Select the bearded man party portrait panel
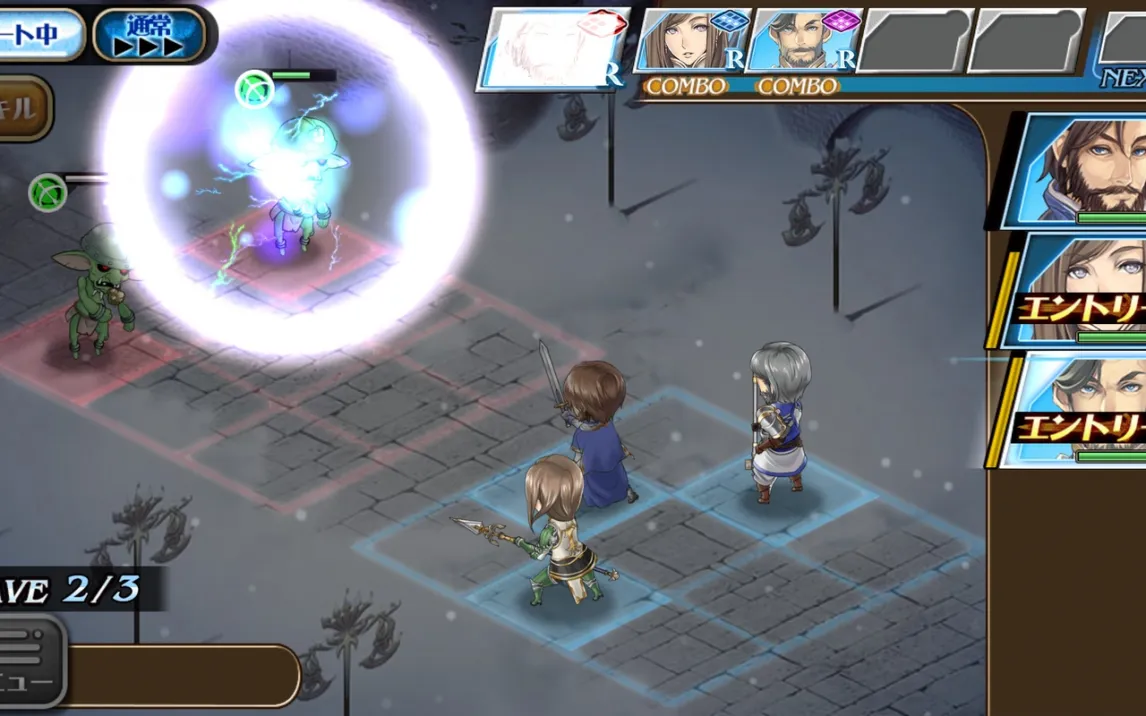The height and width of the screenshot is (716, 1146). click(x=1075, y=171)
